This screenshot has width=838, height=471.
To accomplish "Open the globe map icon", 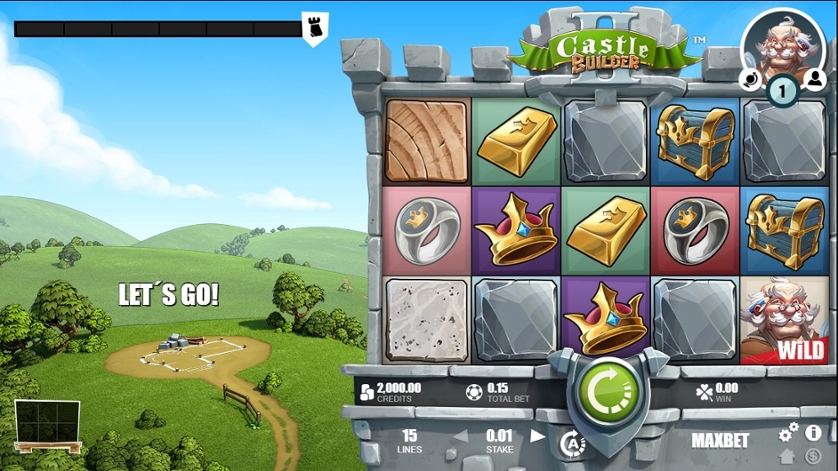I will click(750, 78).
